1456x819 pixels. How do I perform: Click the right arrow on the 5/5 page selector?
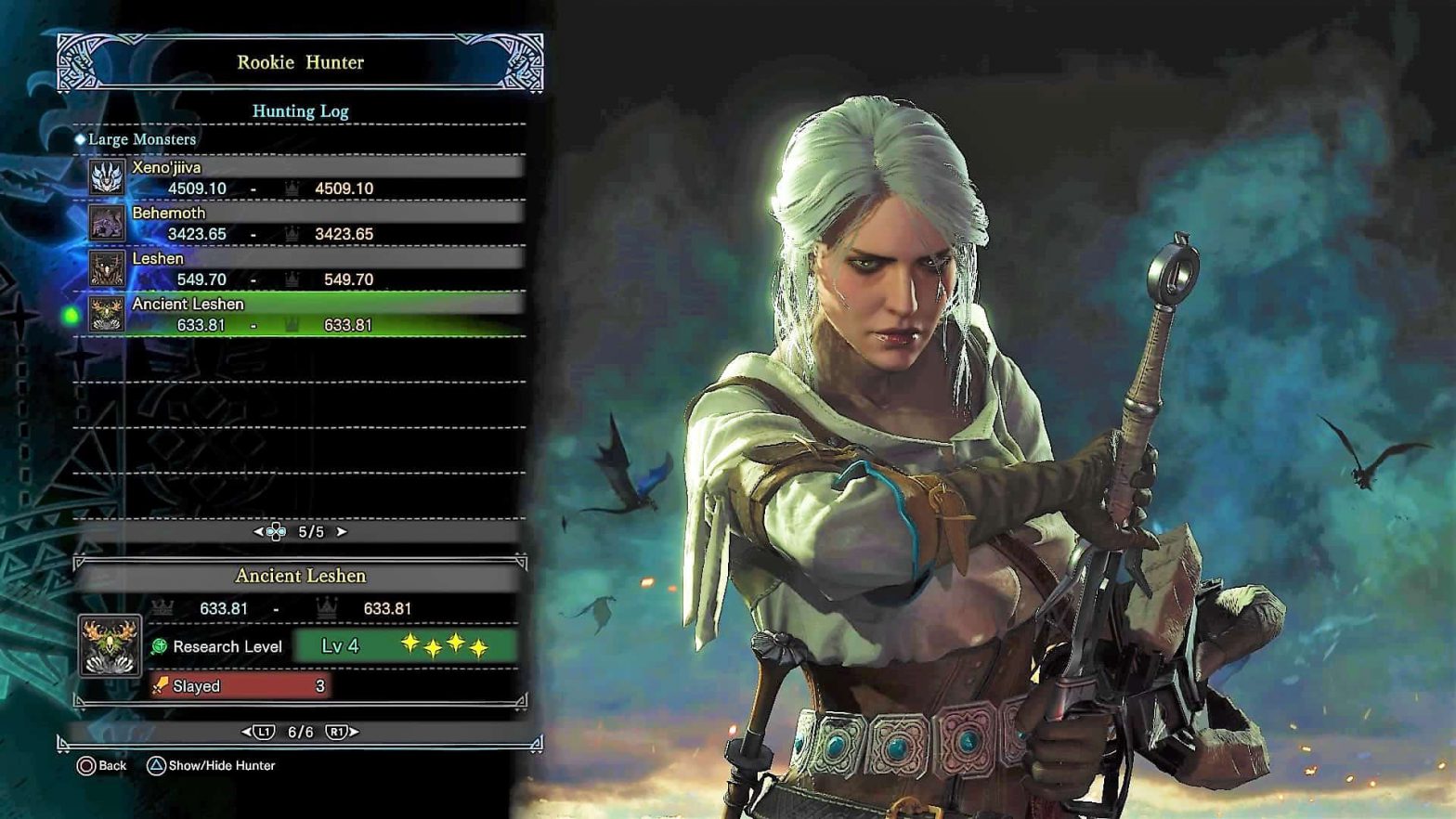pyautogui.click(x=344, y=533)
